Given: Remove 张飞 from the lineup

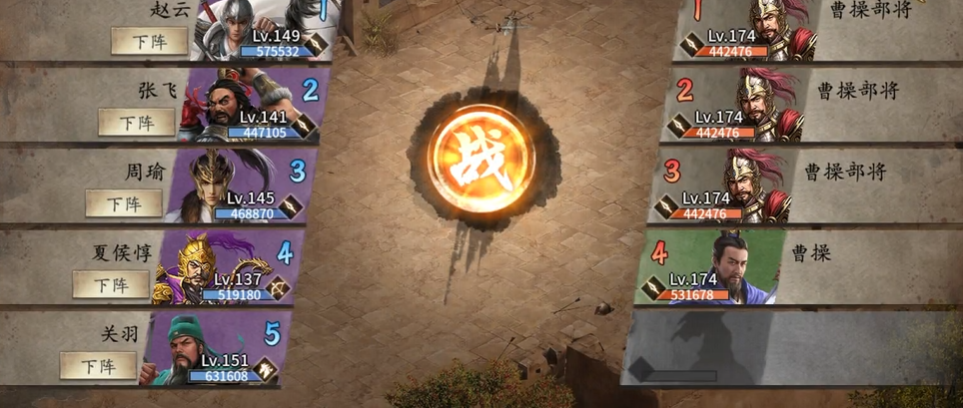Looking at the screenshot, I should point(136,122).
